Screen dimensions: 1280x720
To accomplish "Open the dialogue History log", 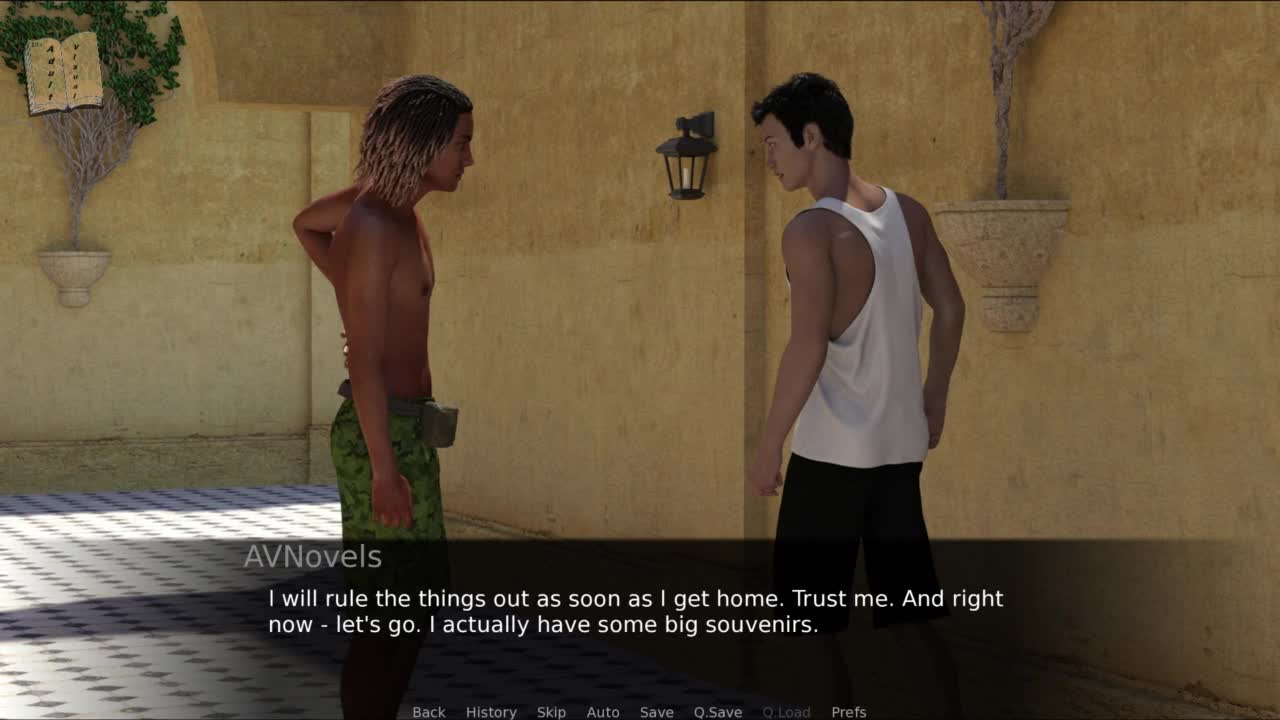I will pos(491,712).
